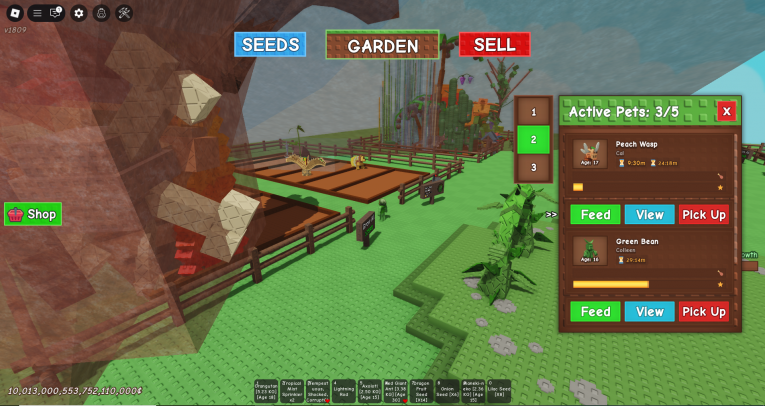Open the Roblox chat window
The image size is (765, 406).
pos(57,13)
